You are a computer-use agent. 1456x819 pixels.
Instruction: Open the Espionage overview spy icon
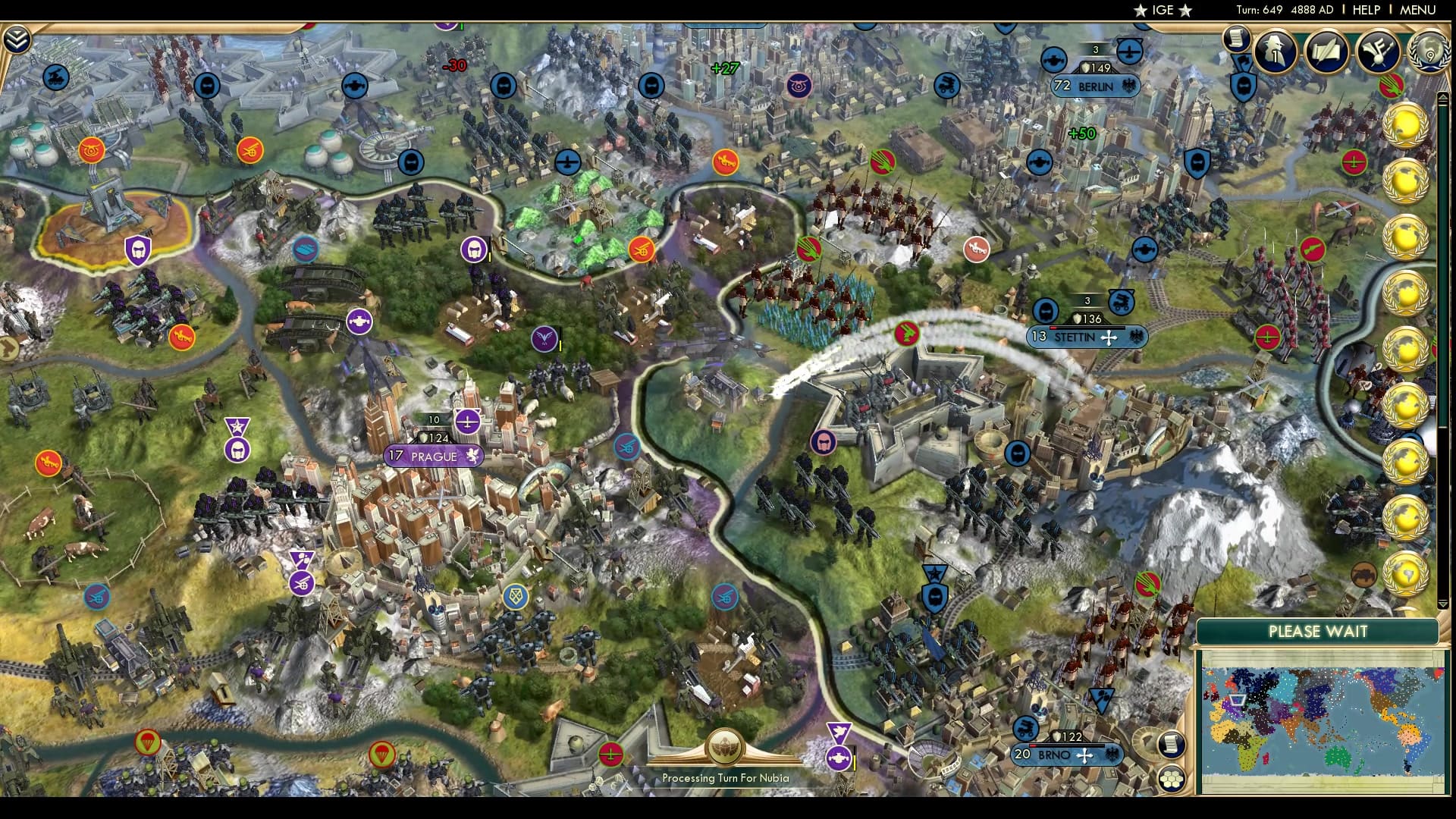tap(1275, 52)
